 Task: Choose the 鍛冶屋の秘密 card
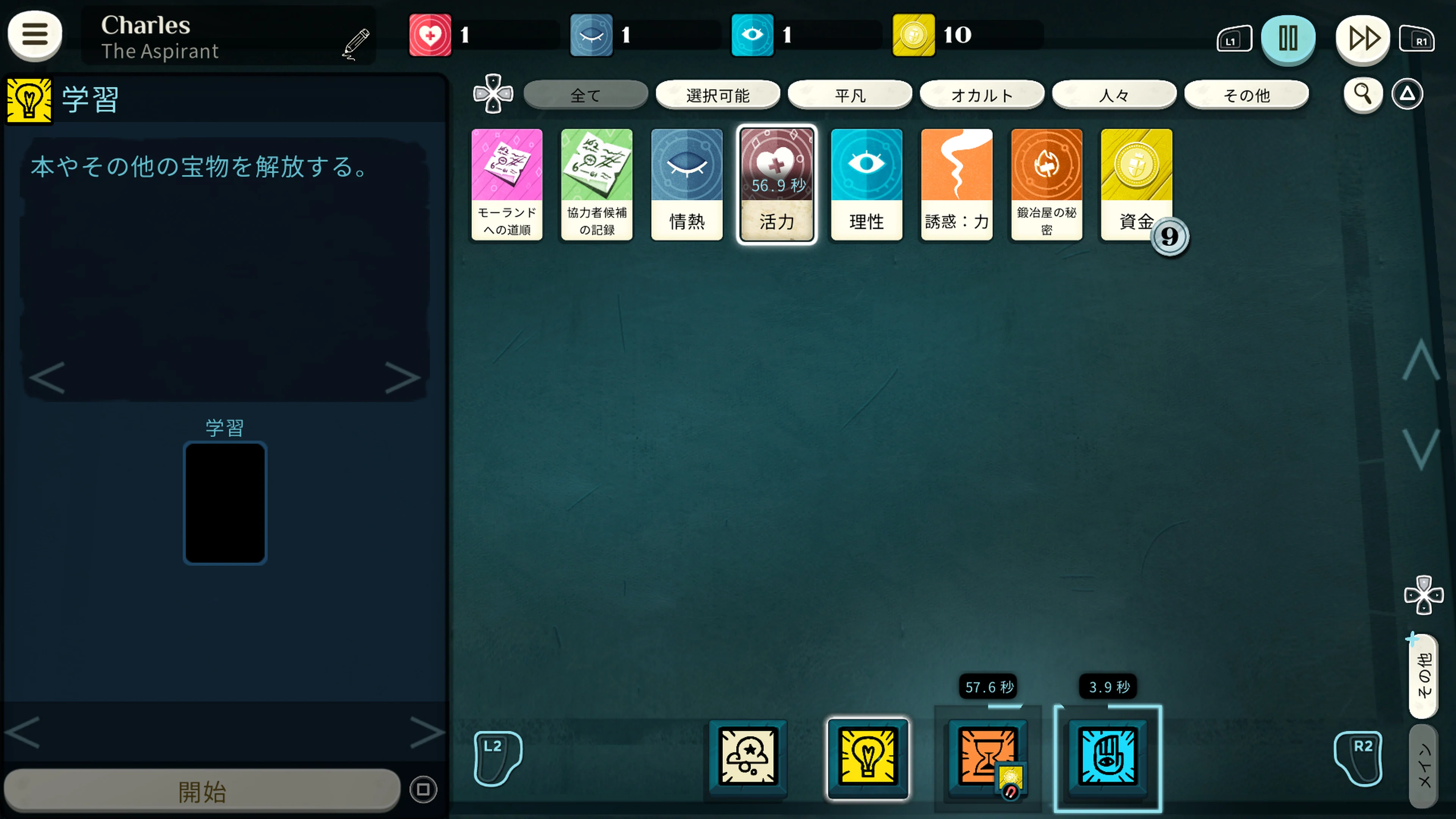(x=1046, y=184)
